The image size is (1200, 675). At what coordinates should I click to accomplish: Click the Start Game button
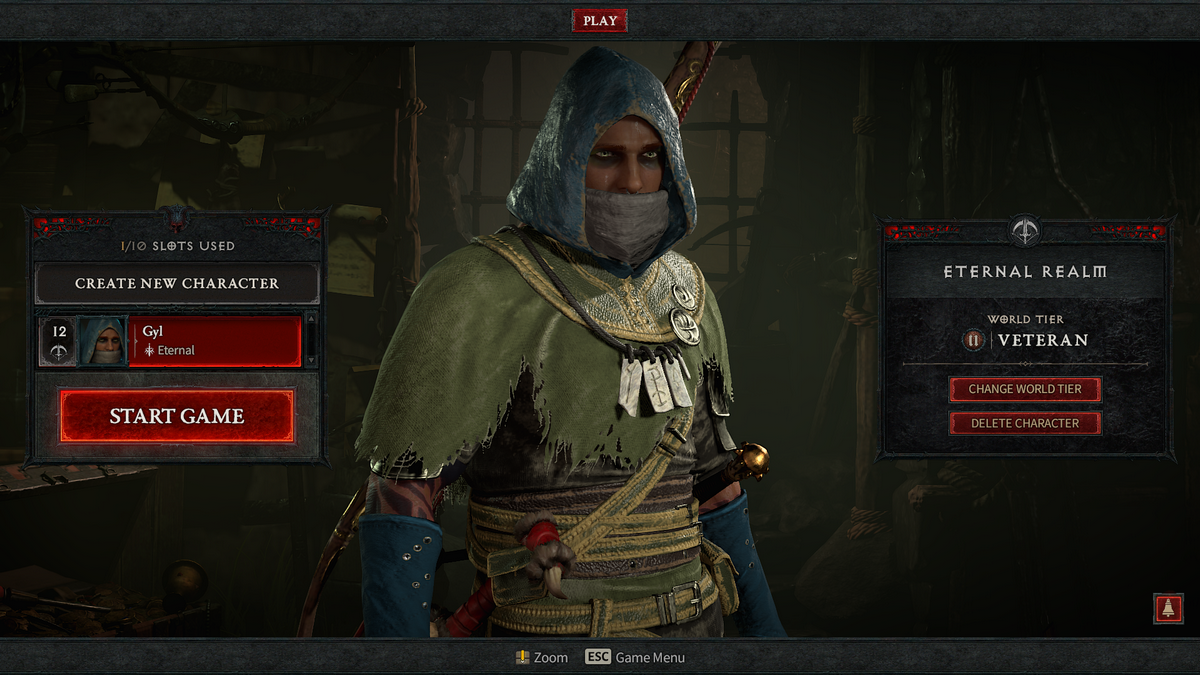pos(177,416)
